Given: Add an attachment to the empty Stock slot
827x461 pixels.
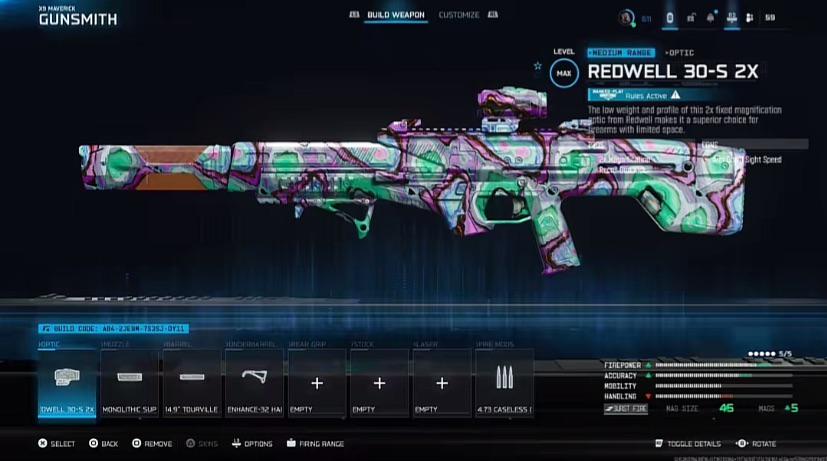Looking at the screenshot, I should (379, 384).
